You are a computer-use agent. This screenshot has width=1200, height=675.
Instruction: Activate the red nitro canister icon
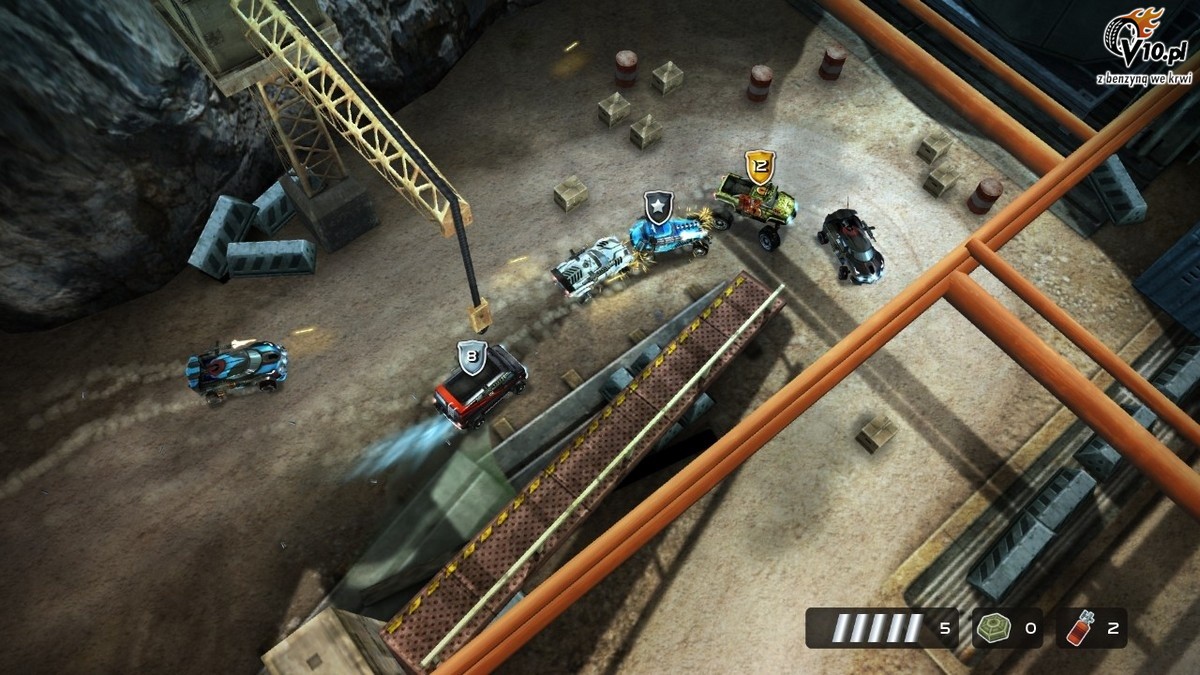coord(1078,629)
